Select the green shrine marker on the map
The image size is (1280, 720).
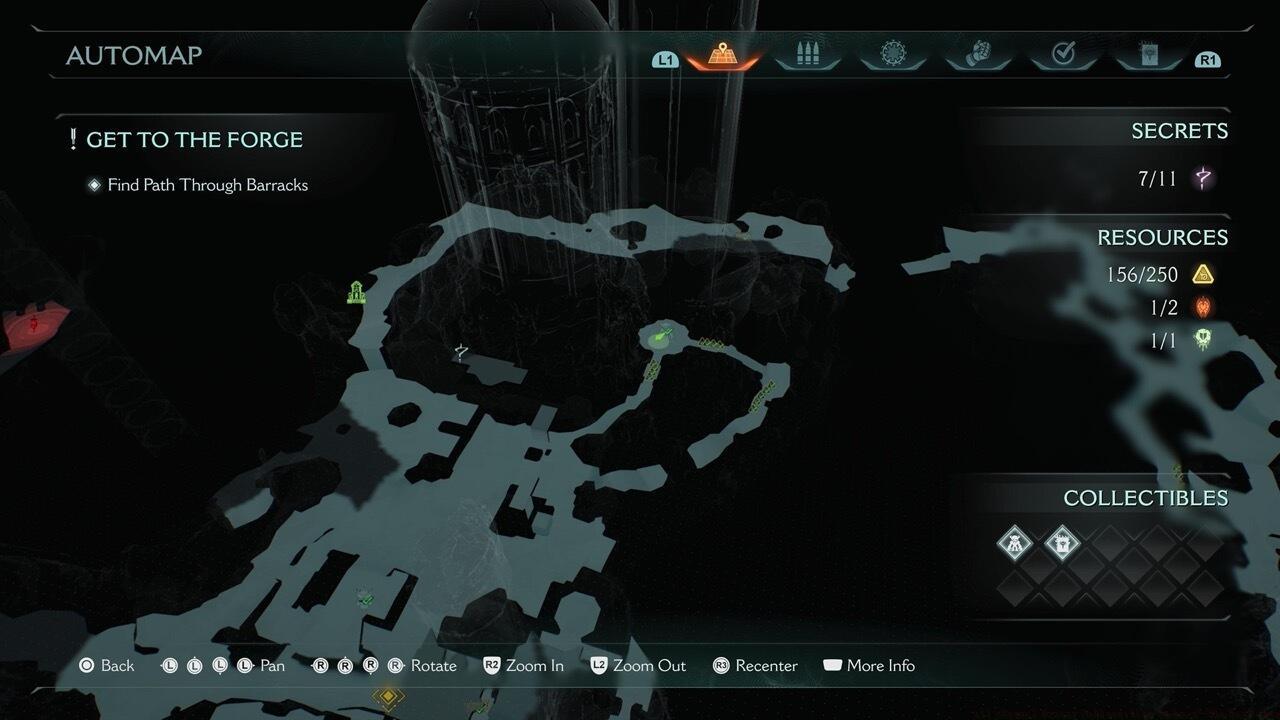tap(356, 292)
